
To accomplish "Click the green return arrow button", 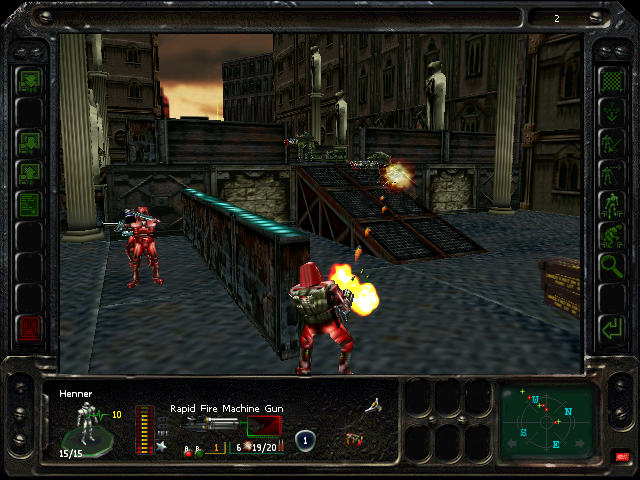I will 610,327.
